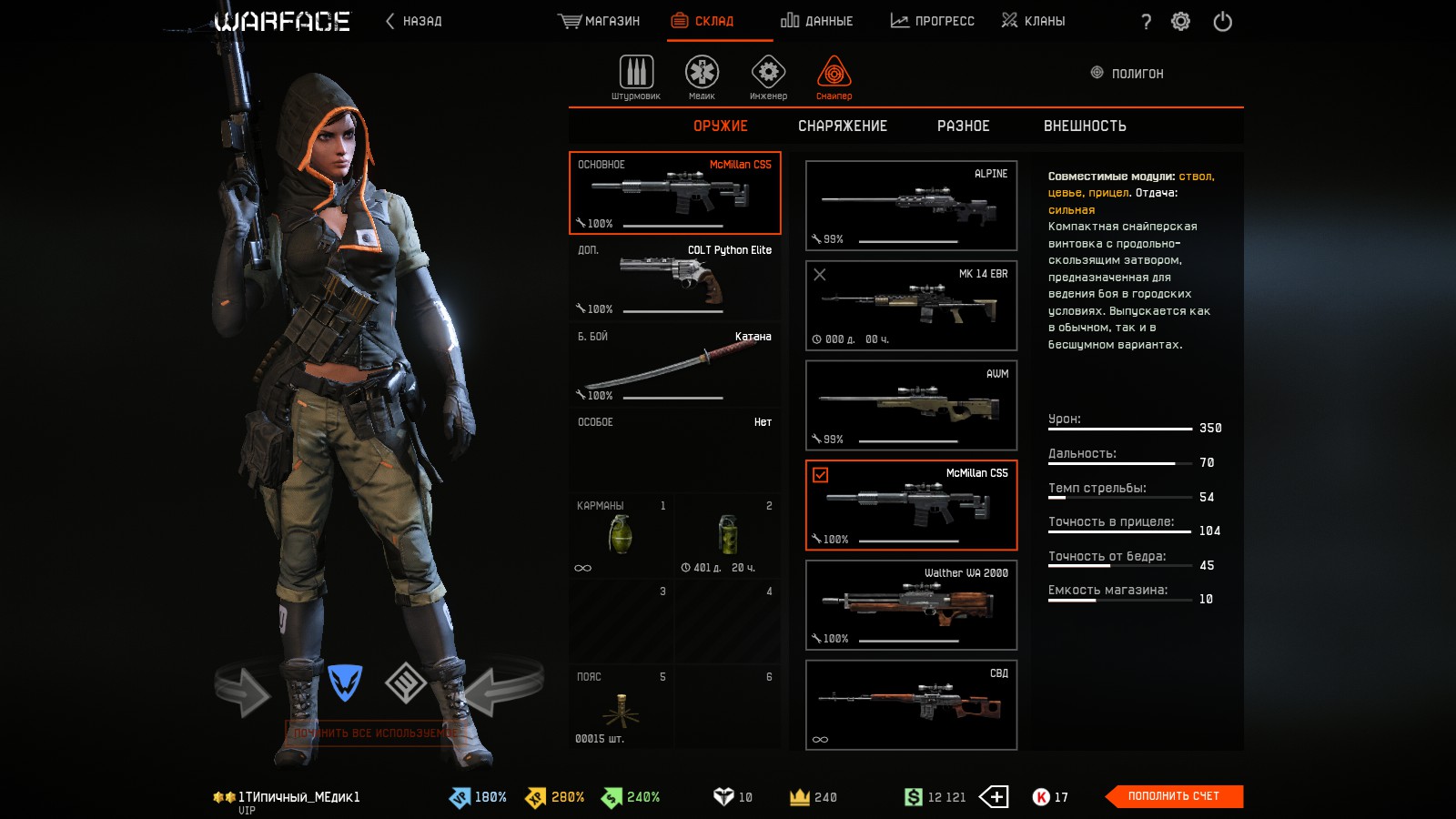The image size is (1456, 819).
Task: Open the Внешность tab
Action: [x=1084, y=126]
